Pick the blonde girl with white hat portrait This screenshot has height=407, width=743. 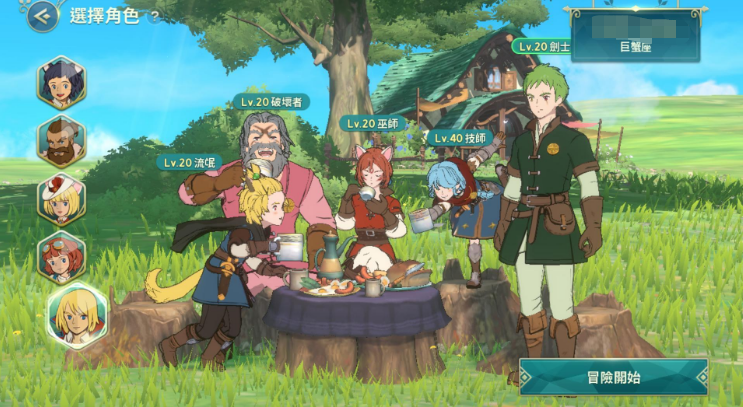point(62,198)
